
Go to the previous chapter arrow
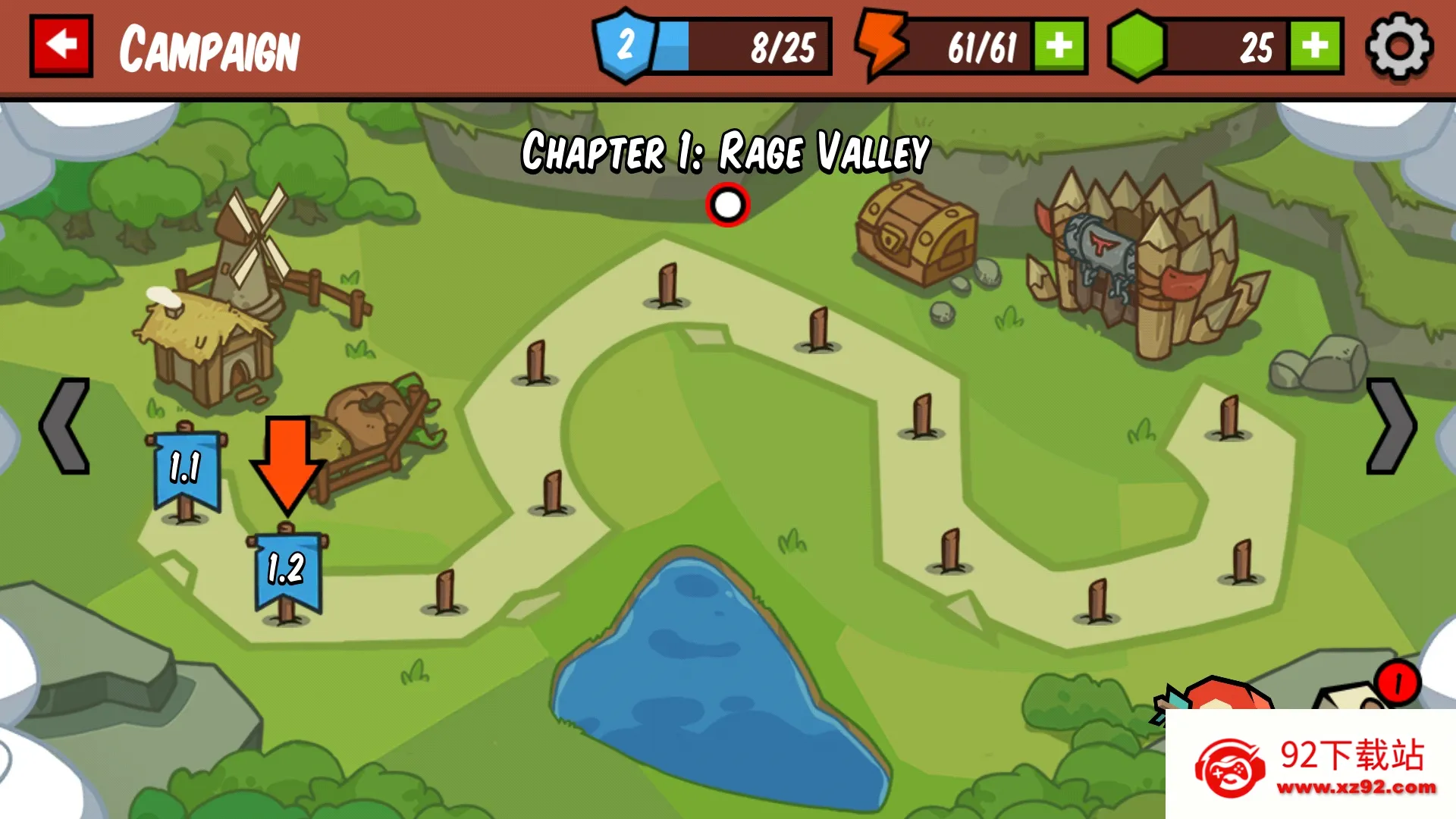click(65, 426)
